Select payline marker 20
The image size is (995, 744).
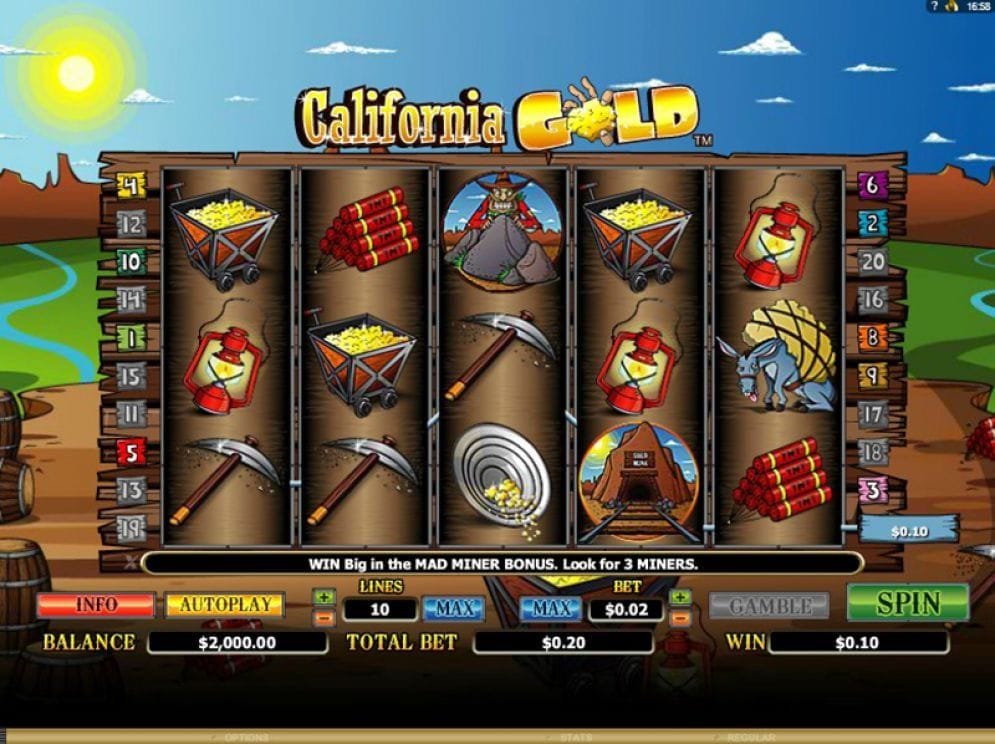tap(872, 261)
